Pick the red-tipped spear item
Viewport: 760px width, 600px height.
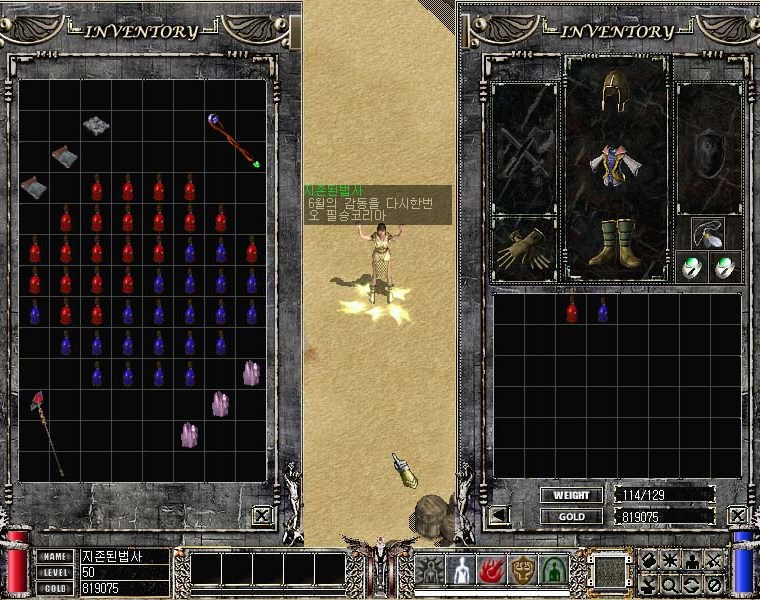(47, 432)
